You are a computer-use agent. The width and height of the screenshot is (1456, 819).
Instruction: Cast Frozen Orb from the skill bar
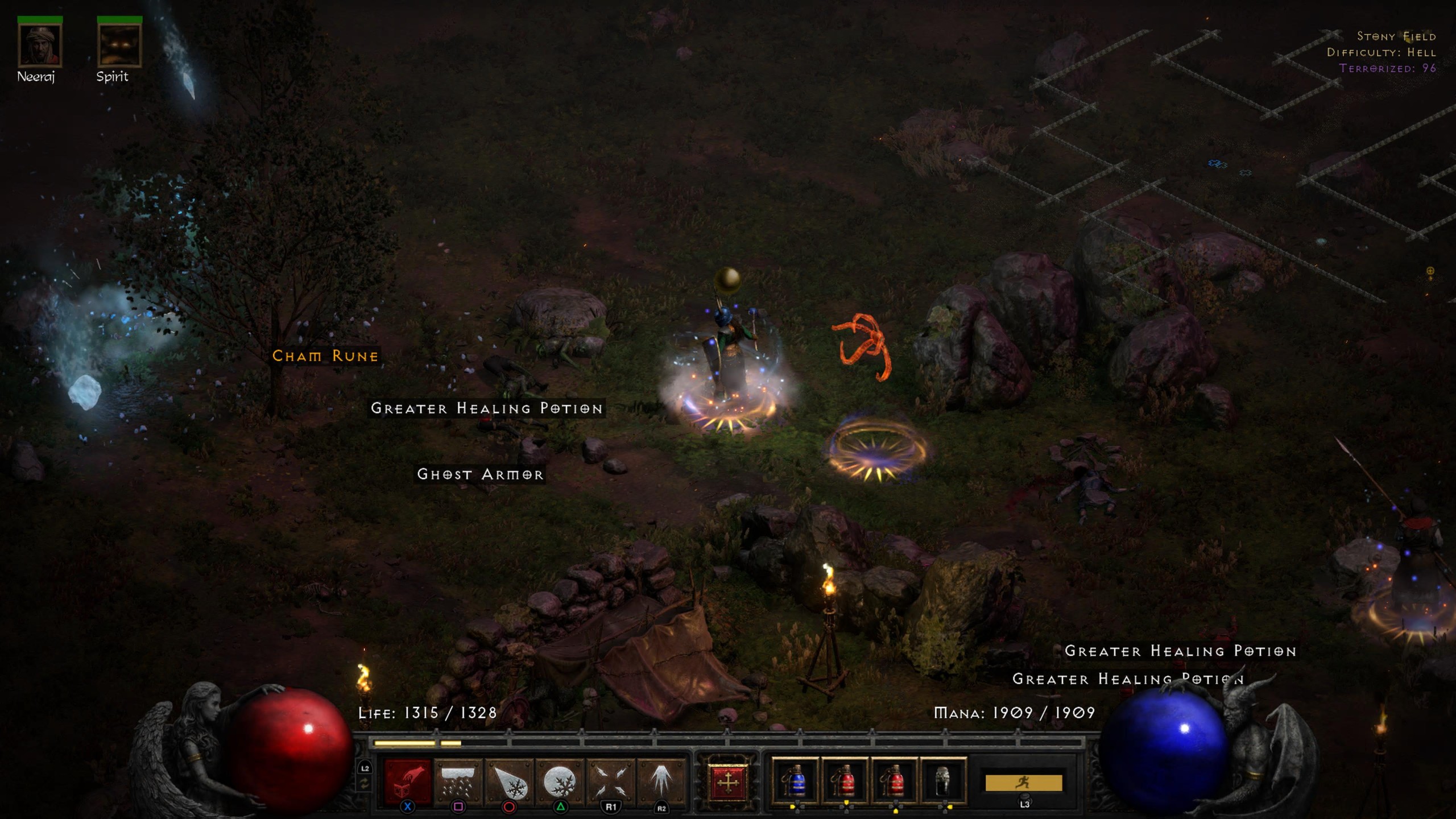(560, 783)
